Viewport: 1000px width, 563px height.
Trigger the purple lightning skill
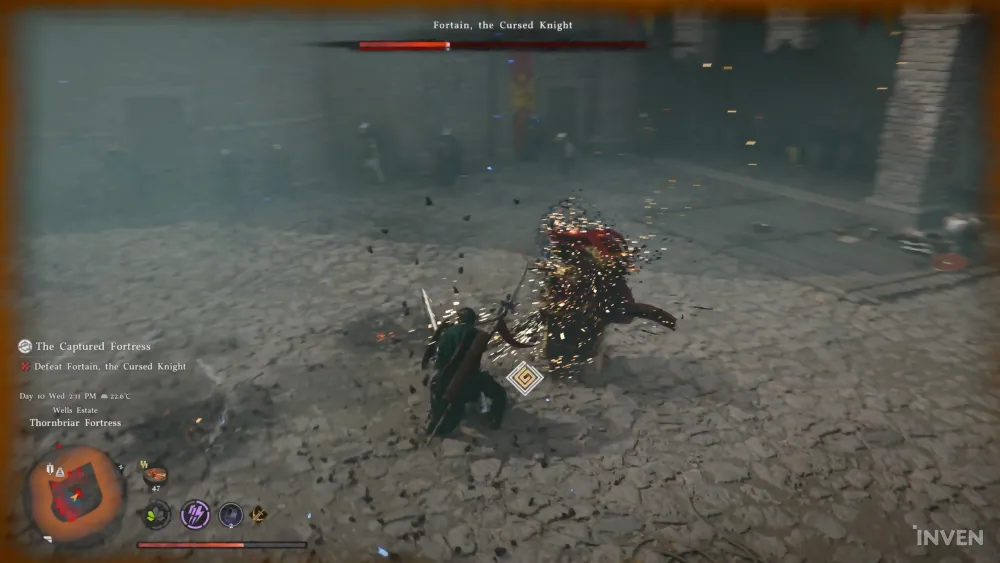click(194, 515)
